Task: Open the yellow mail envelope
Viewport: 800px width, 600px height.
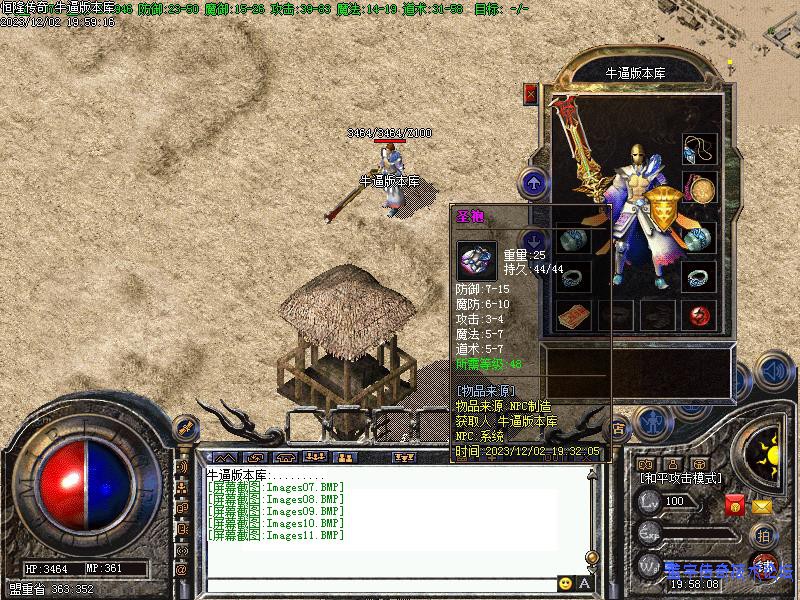Action: tap(763, 506)
